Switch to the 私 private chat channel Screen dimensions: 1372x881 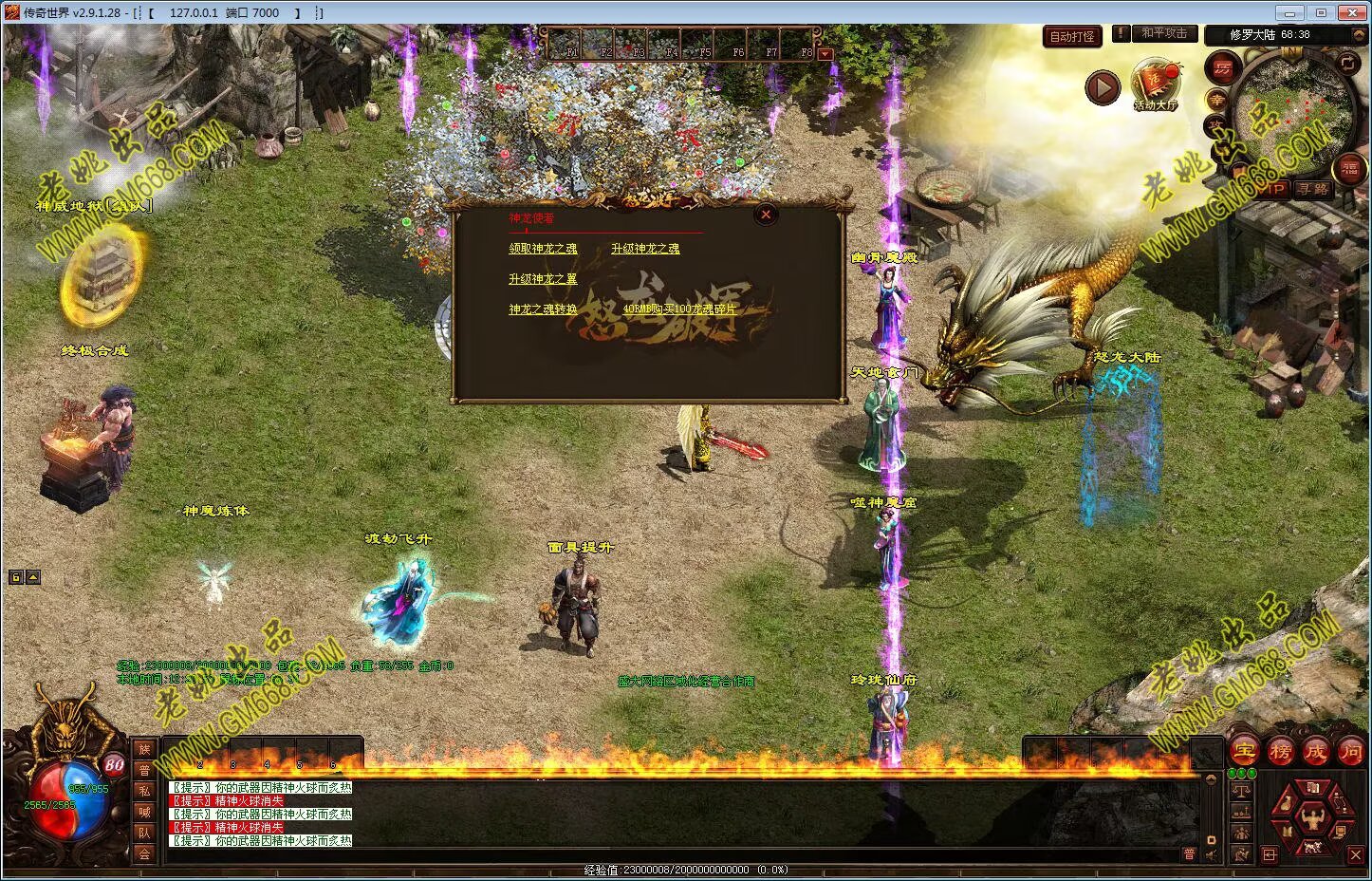(145, 791)
